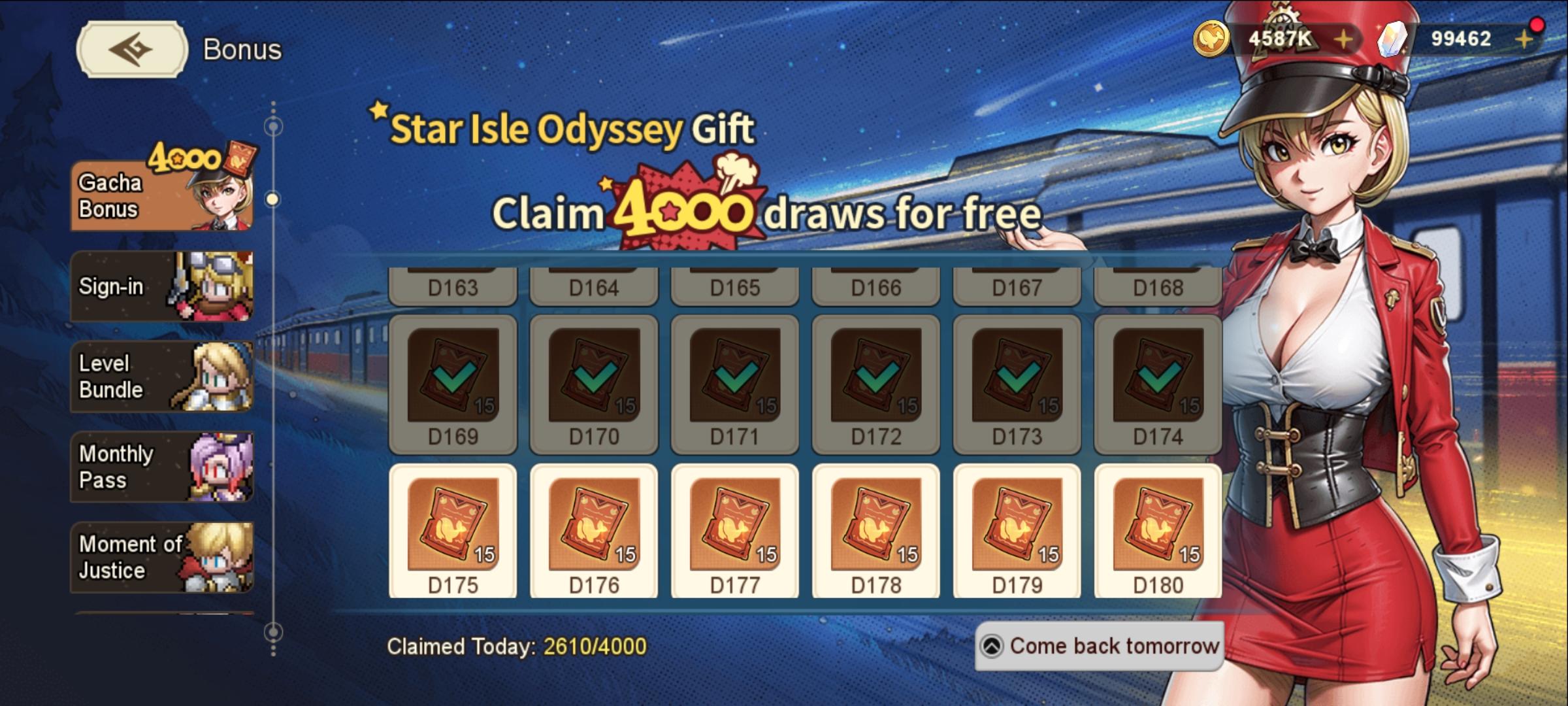The height and width of the screenshot is (706, 1568).
Task: Select the Monthly Pass icon
Action: click(x=222, y=466)
